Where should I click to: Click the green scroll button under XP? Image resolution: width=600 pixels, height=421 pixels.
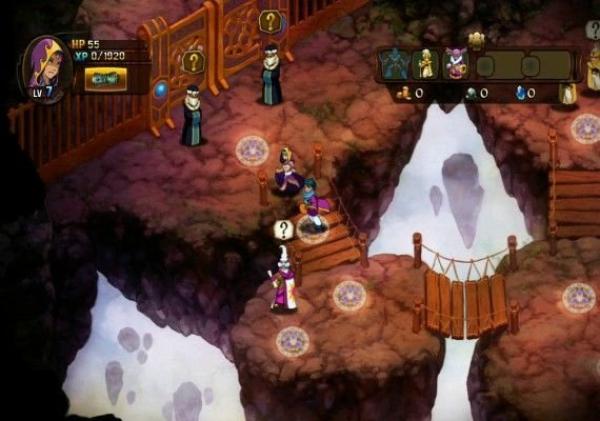(105, 79)
